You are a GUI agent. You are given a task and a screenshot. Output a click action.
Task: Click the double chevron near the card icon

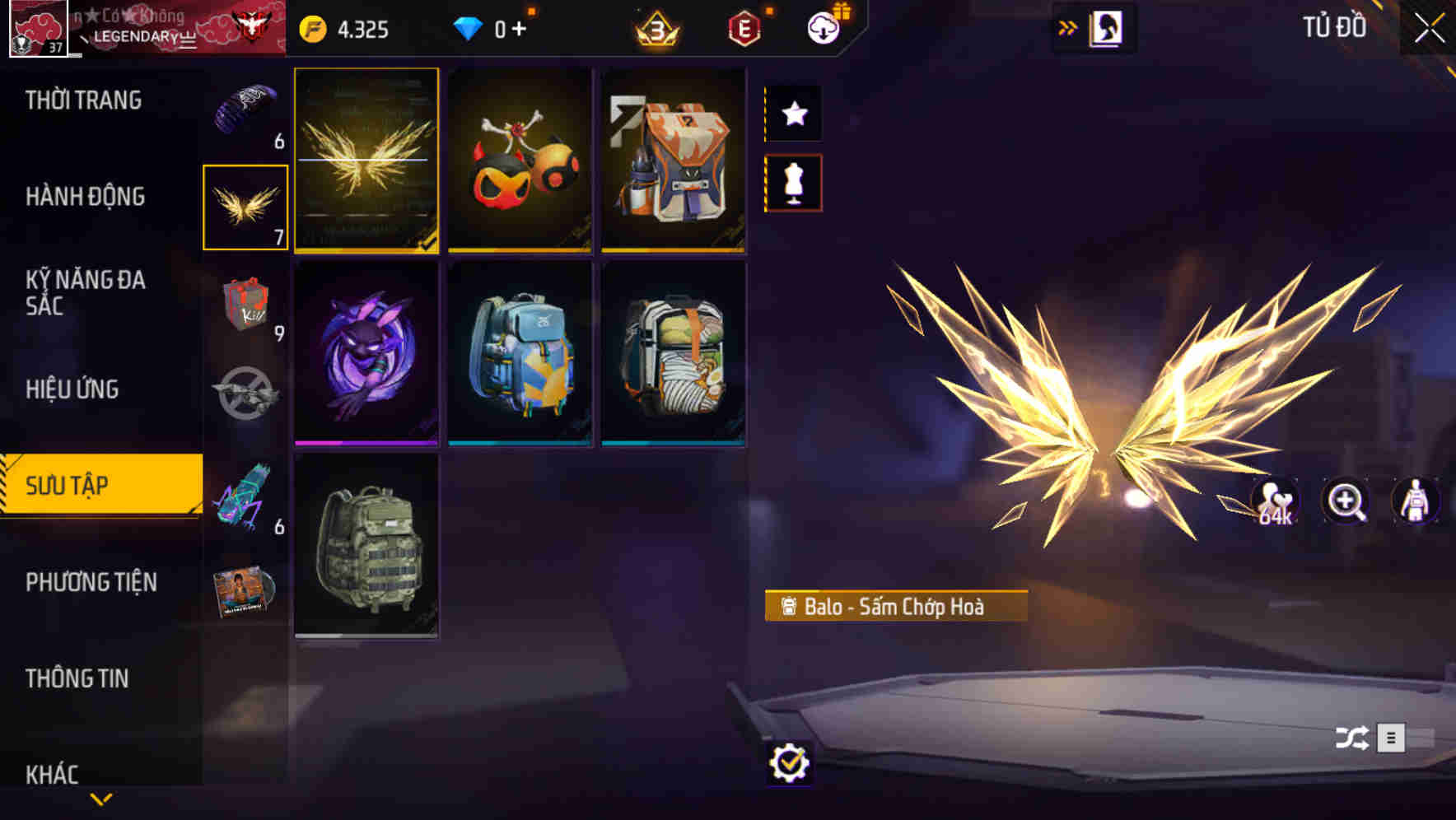pyautogui.click(x=1068, y=27)
